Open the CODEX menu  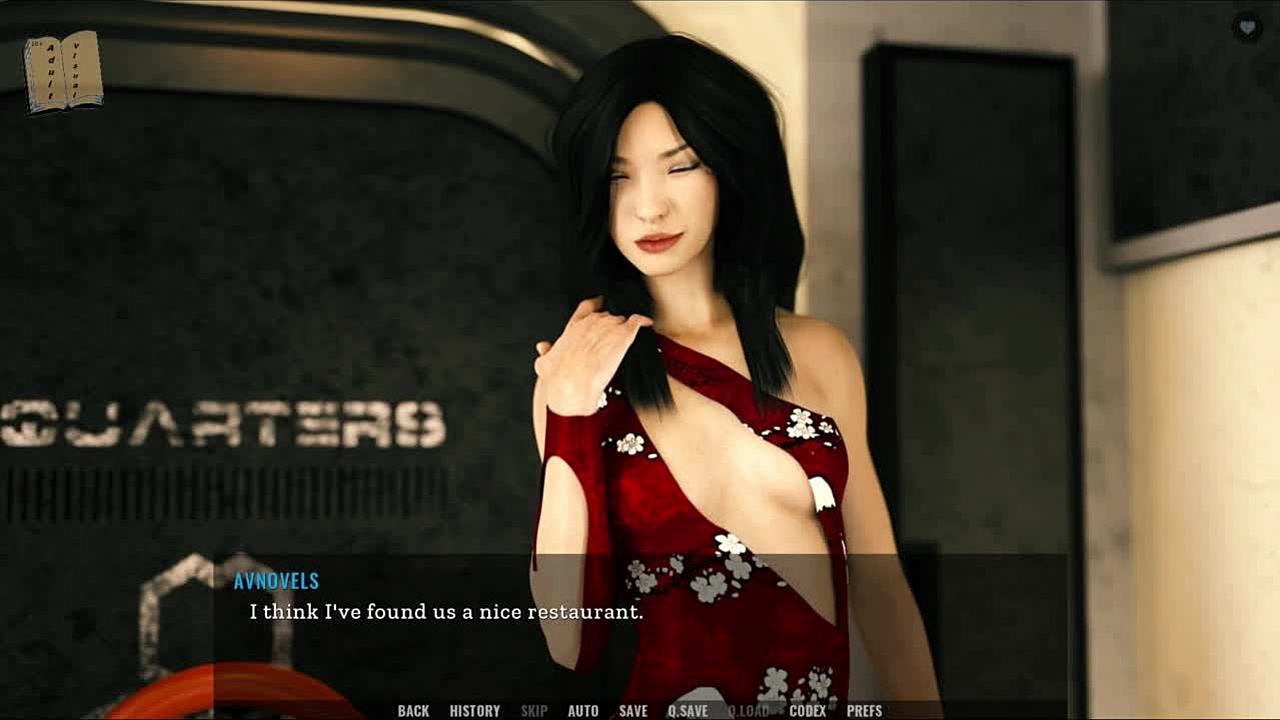click(808, 711)
